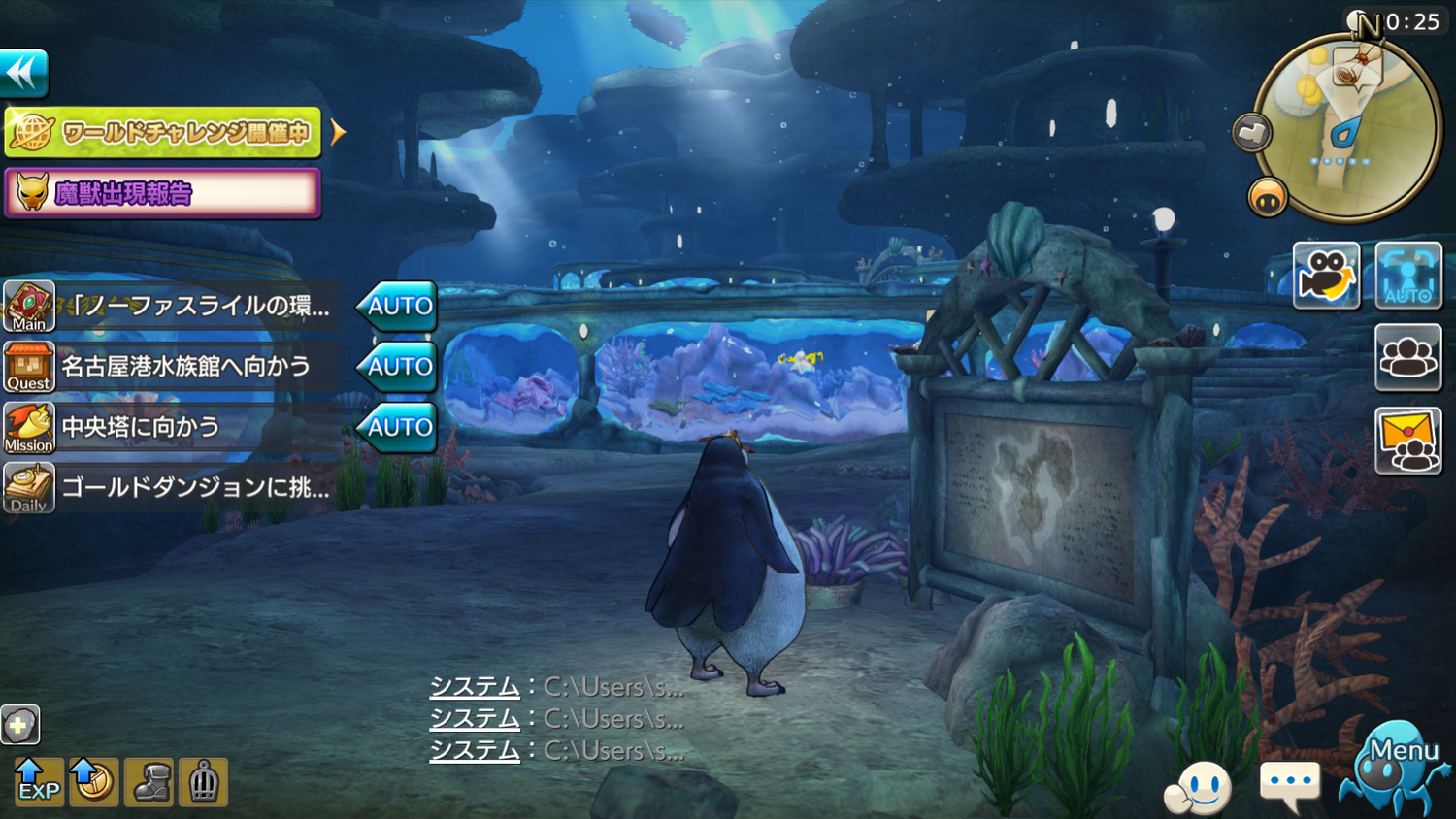Open the ワールドチャレンジ開催中 banner
1456x819 pixels.
click(163, 132)
